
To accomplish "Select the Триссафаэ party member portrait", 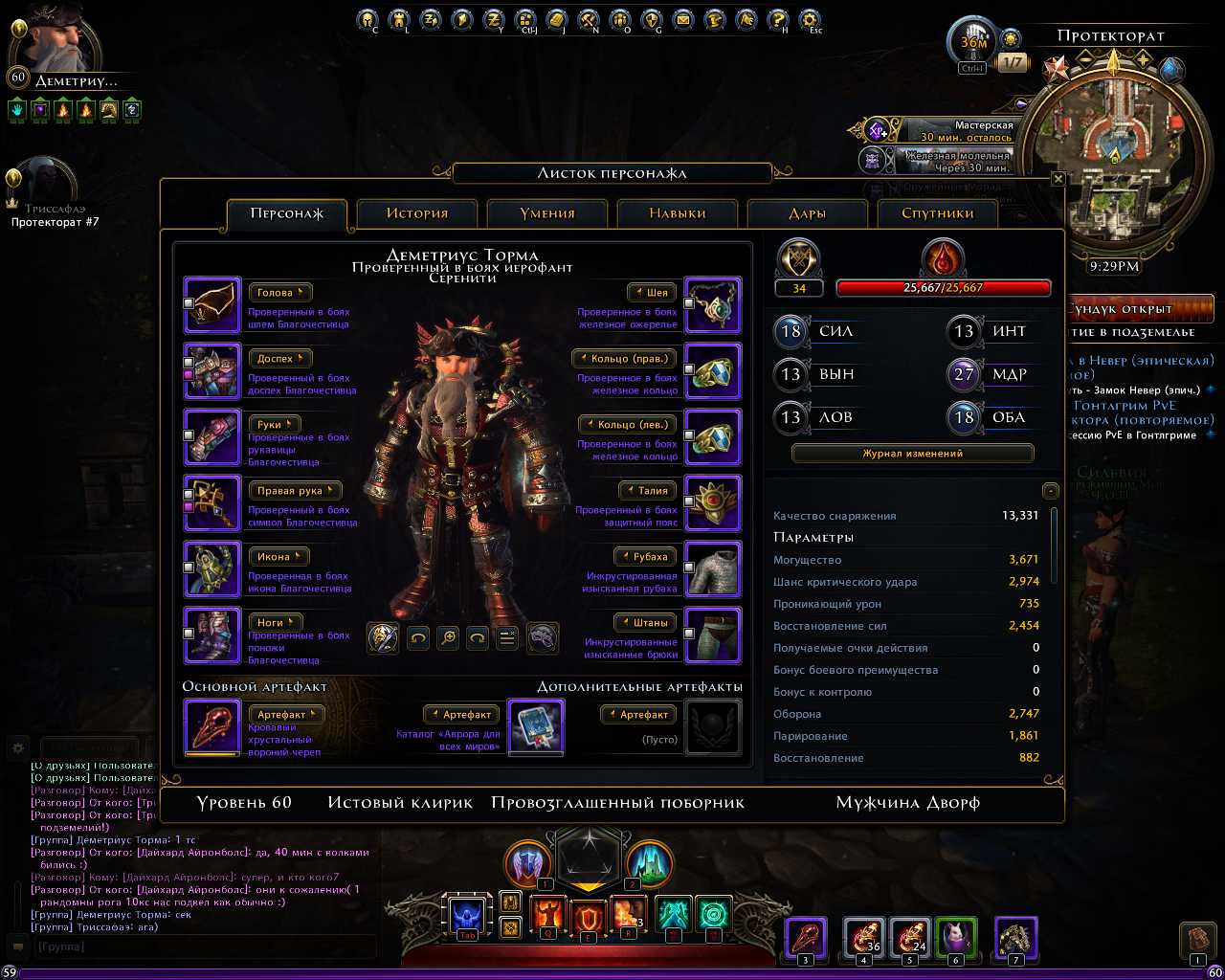I will [x=44, y=182].
